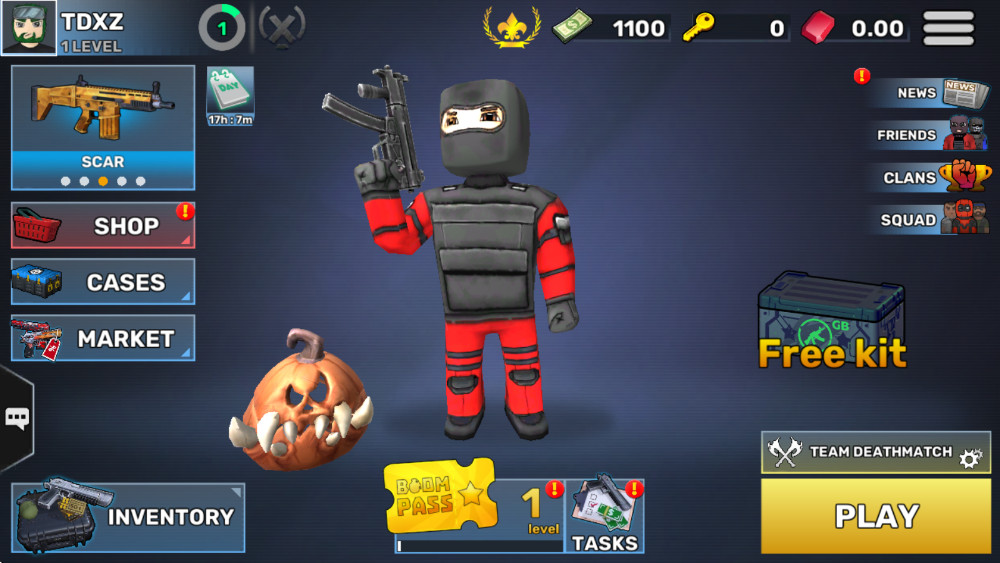Image resolution: width=1000 pixels, height=563 pixels.
Task: Start a match with the PLAY button
Action: coord(875,516)
